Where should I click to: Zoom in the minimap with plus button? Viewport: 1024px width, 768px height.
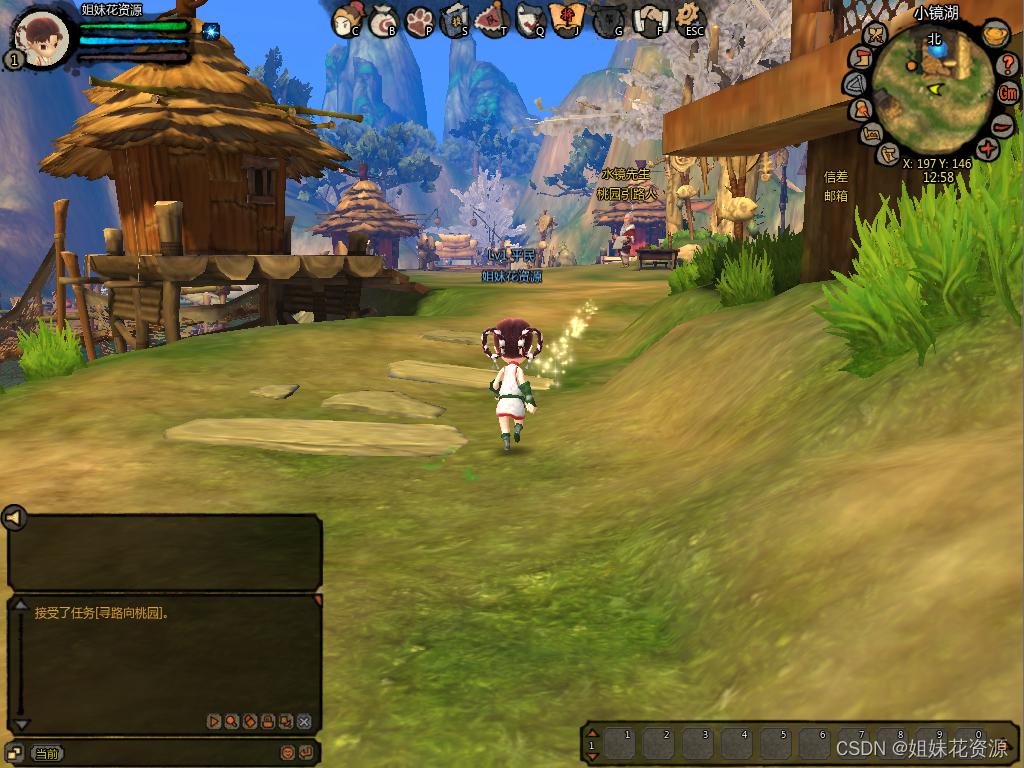tap(988, 150)
